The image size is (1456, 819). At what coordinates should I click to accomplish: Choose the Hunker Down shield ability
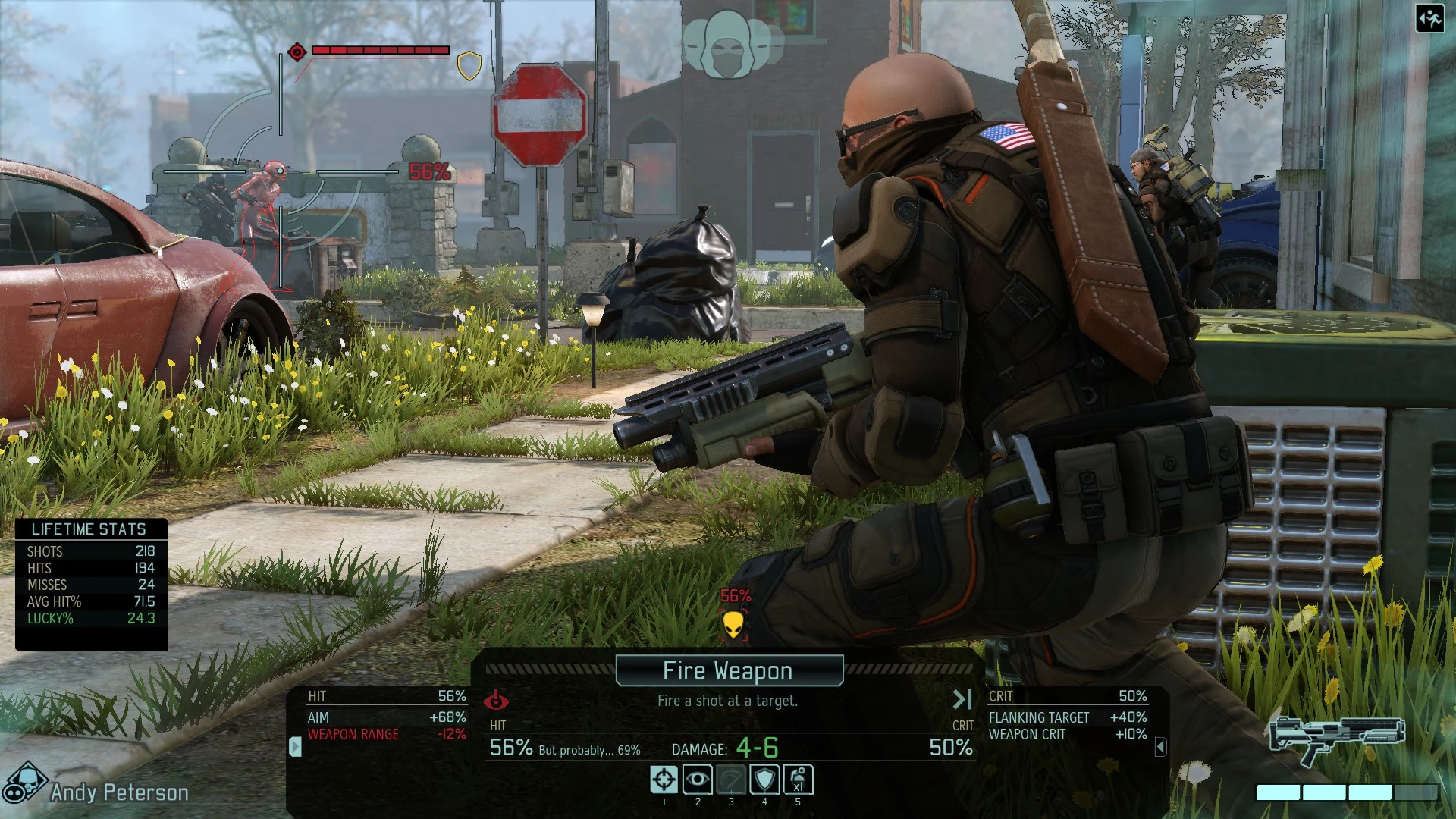[764, 780]
